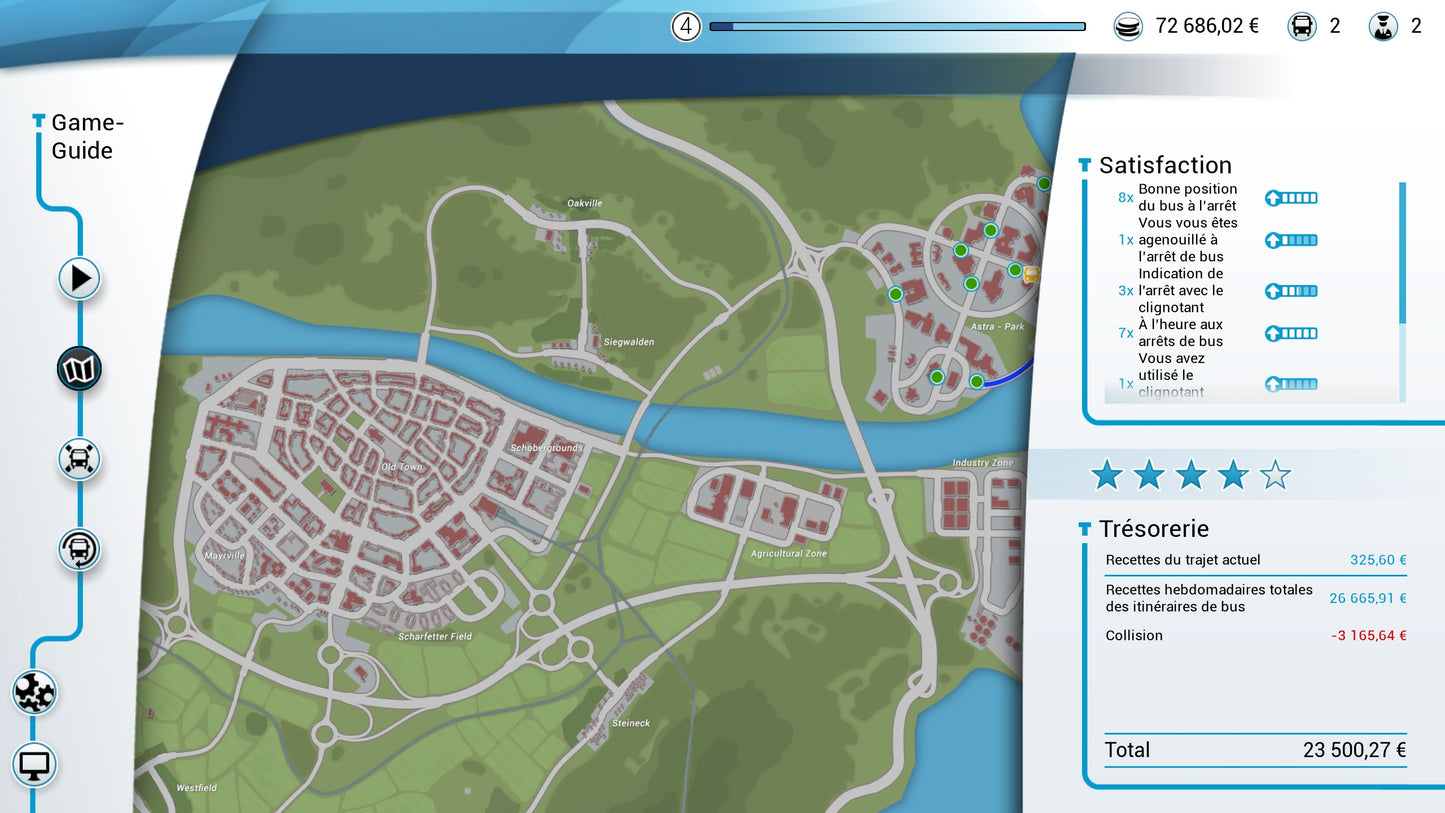
Task: Click the monitor display icon in the sidebar
Action: (x=34, y=764)
